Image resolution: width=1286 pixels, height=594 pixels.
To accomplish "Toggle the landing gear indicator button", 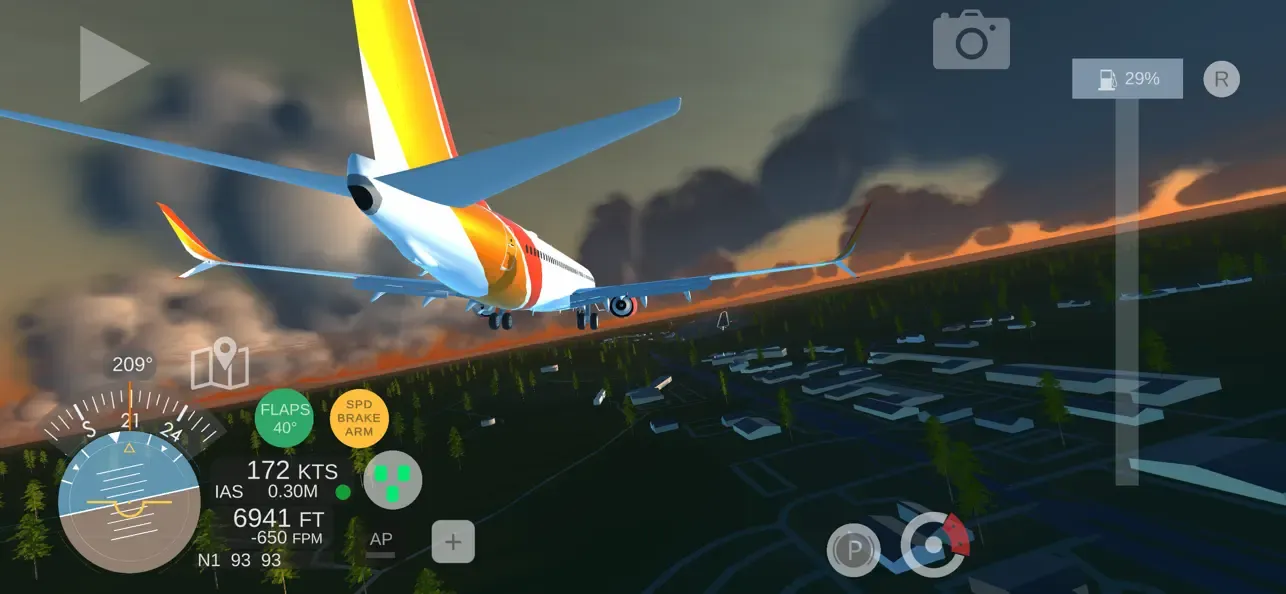I will (392, 480).
